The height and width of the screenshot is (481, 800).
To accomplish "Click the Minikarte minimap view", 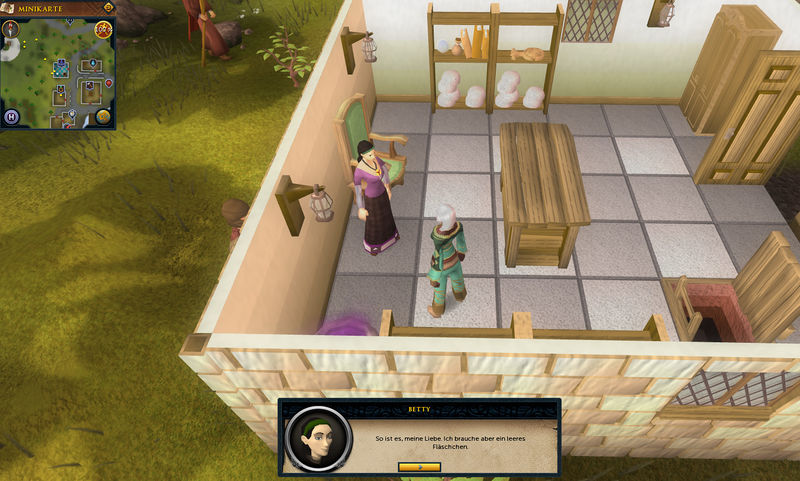I will pyautogui.click(x=58, y=72).
